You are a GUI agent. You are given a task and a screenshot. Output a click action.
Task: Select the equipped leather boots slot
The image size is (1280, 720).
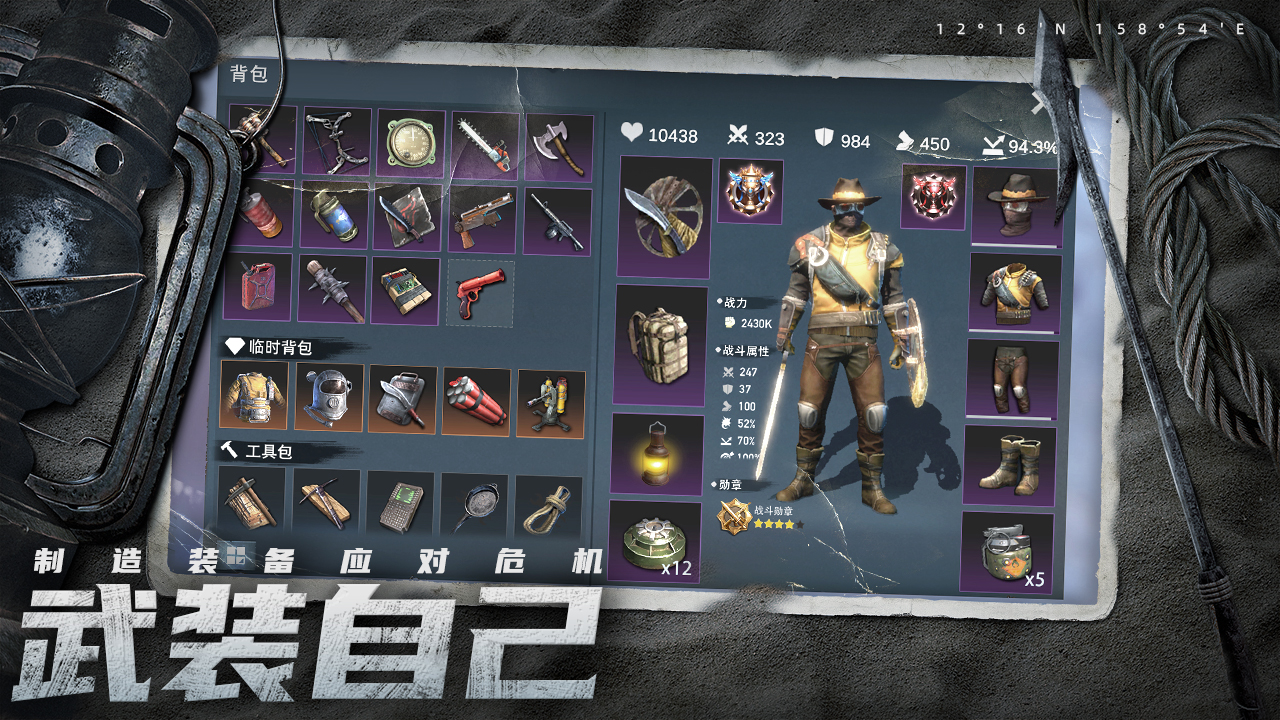[x=1009, y=465]
